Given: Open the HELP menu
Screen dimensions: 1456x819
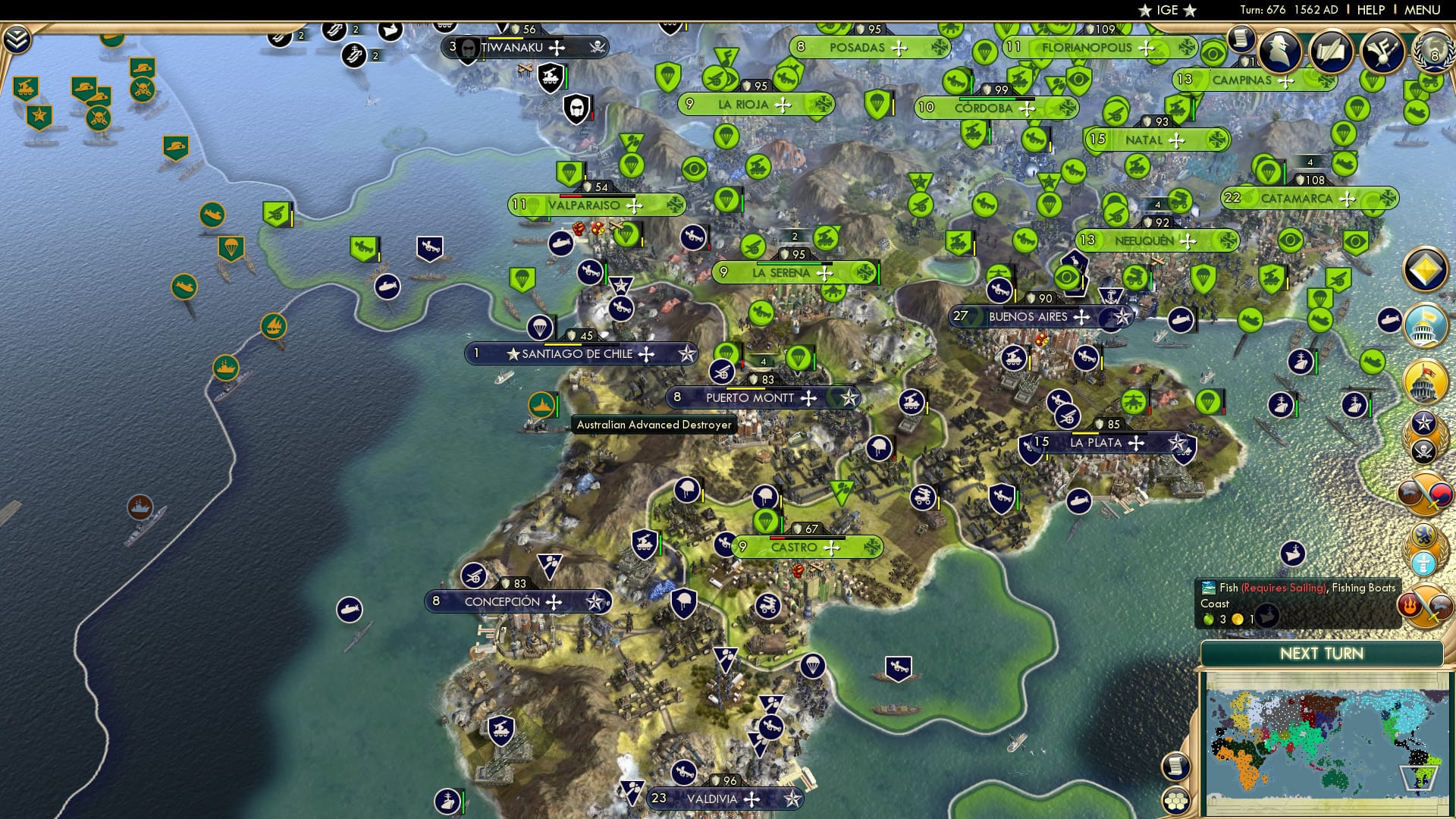Looking at the screenshot, I should coord(1371,9).
